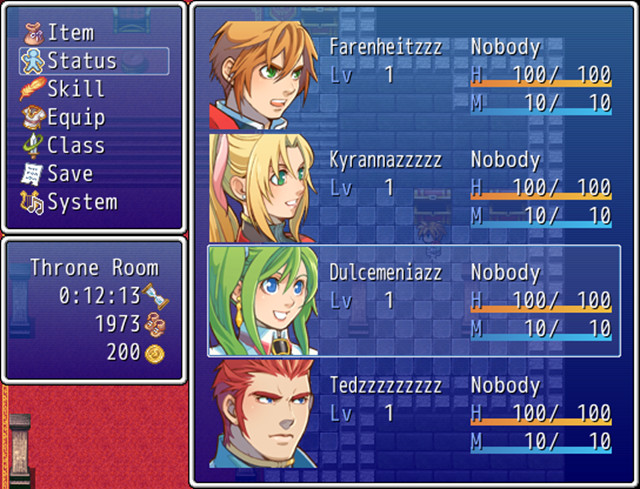Select the Status menu entry
Image resolution: width=640 pixels, height=489 pixels.
pyautogui.click(x=82, y=61)
